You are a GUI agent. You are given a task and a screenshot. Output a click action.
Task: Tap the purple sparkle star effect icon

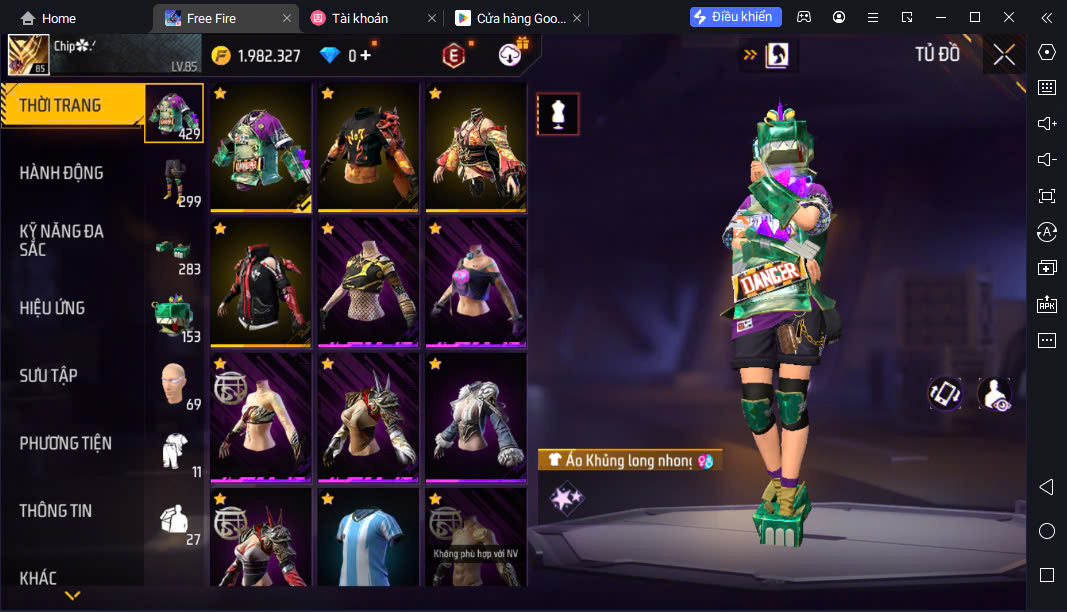(x=567, y=498)
